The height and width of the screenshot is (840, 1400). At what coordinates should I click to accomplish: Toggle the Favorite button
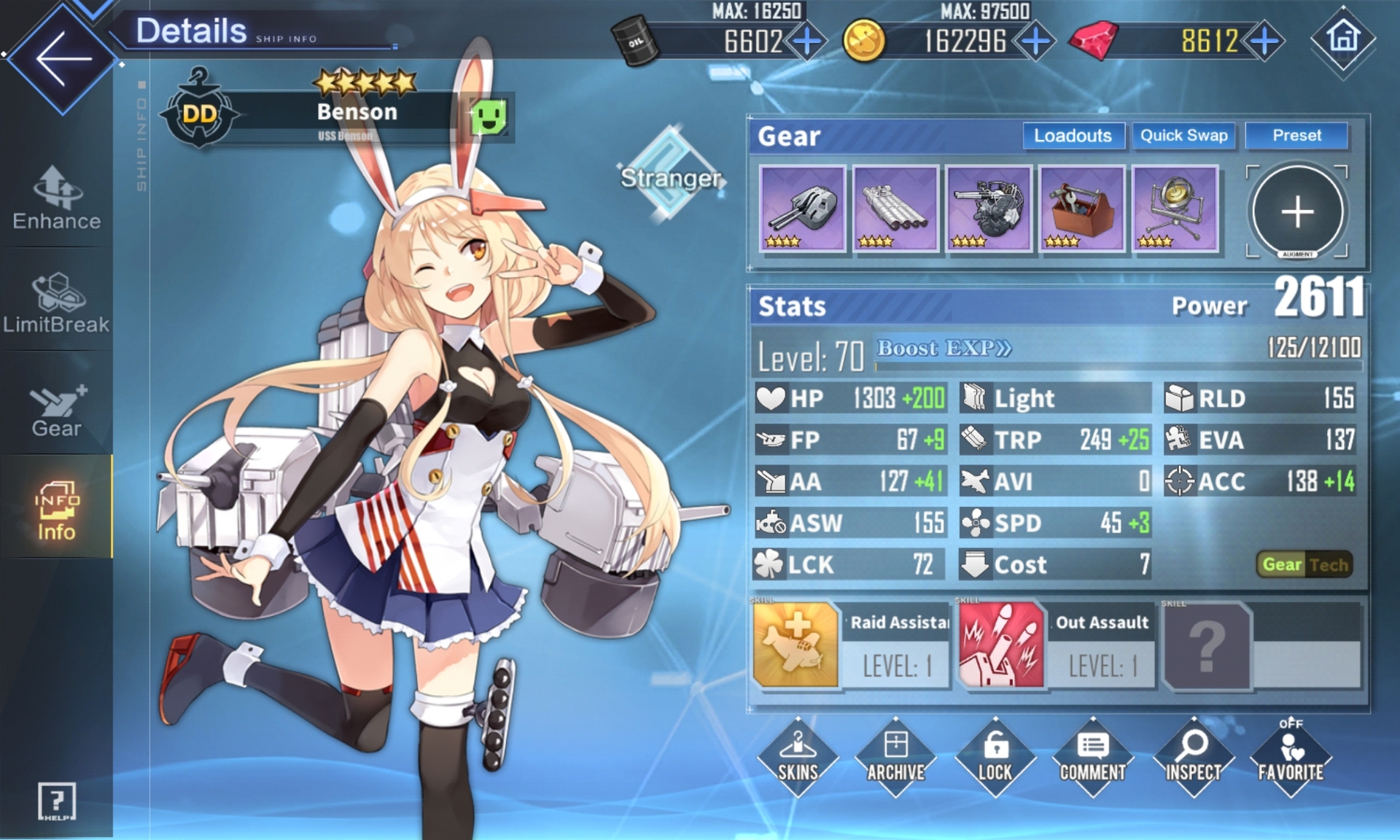click(x=1290, y=757)
